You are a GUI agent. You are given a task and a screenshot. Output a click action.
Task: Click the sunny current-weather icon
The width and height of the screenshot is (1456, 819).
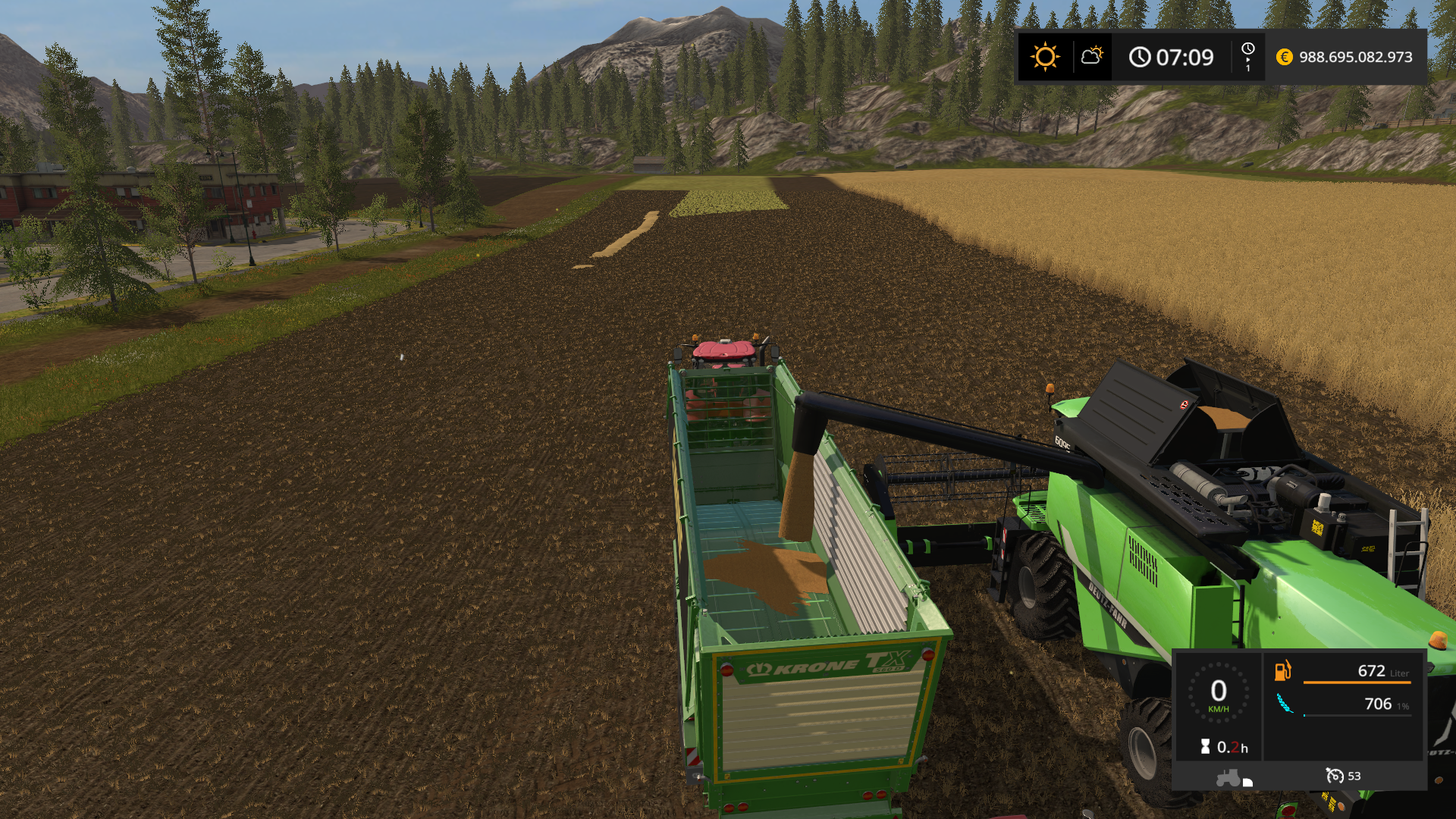[x=1044, y=57]
